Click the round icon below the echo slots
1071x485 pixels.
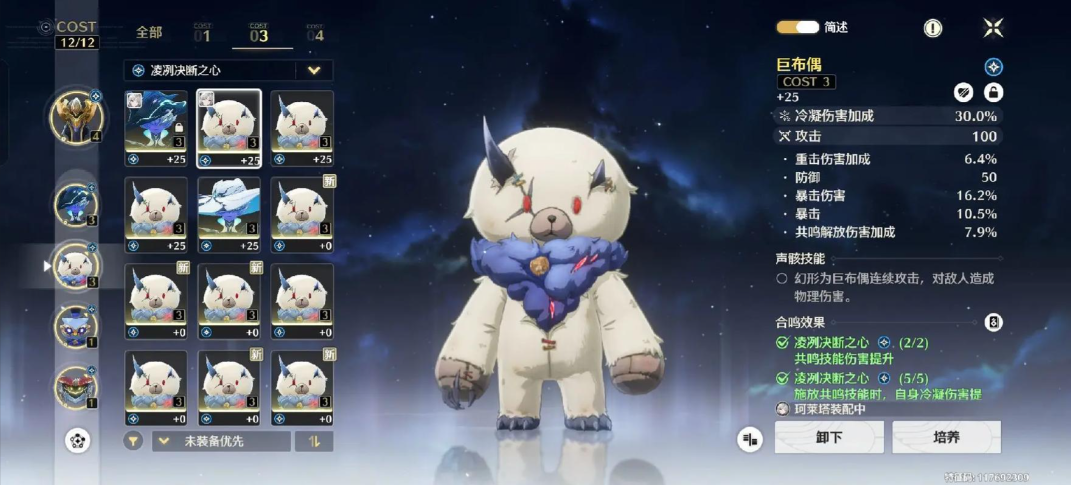(x=77, y=440)
